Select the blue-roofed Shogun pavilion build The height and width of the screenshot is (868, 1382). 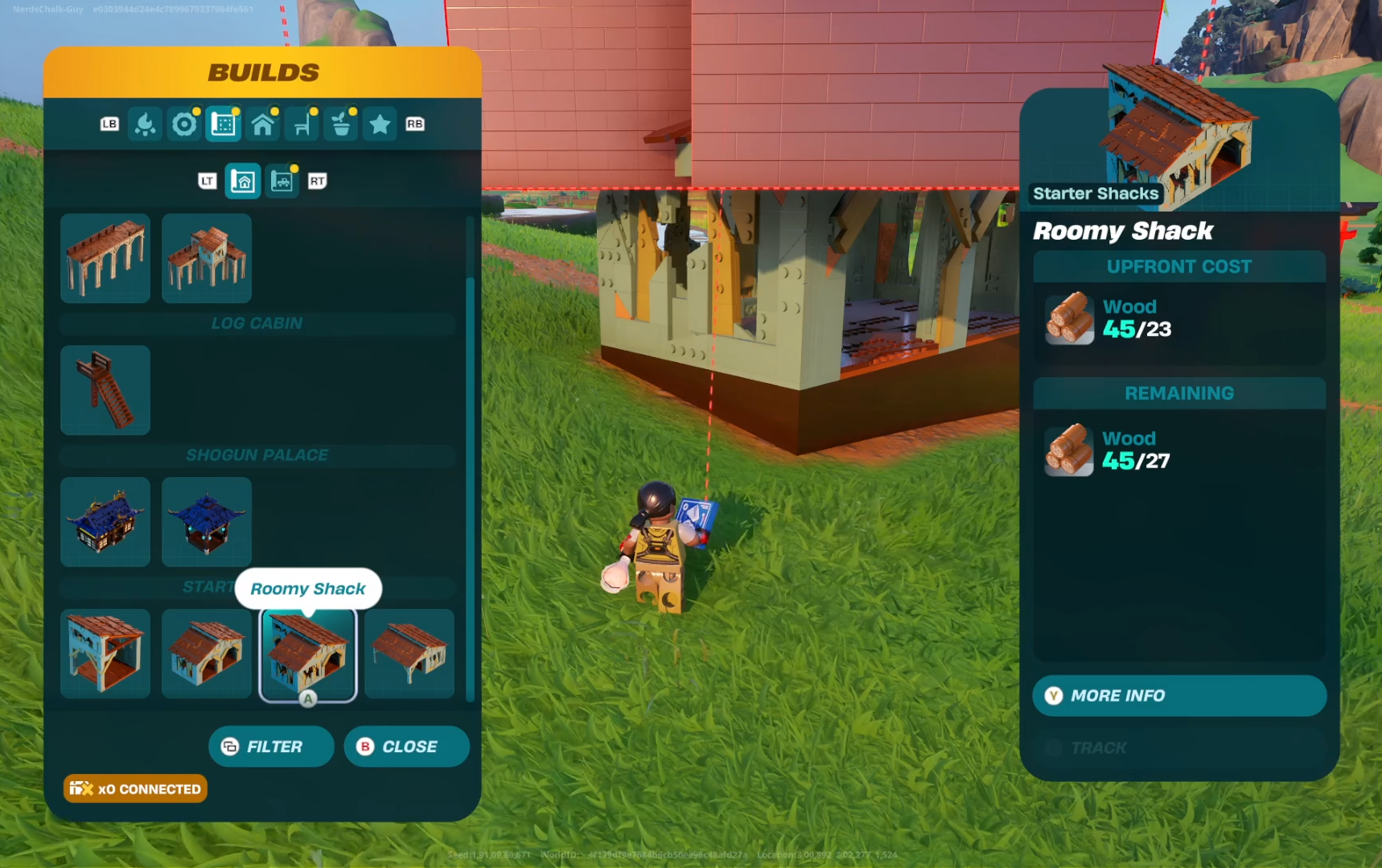coord(207,522)
